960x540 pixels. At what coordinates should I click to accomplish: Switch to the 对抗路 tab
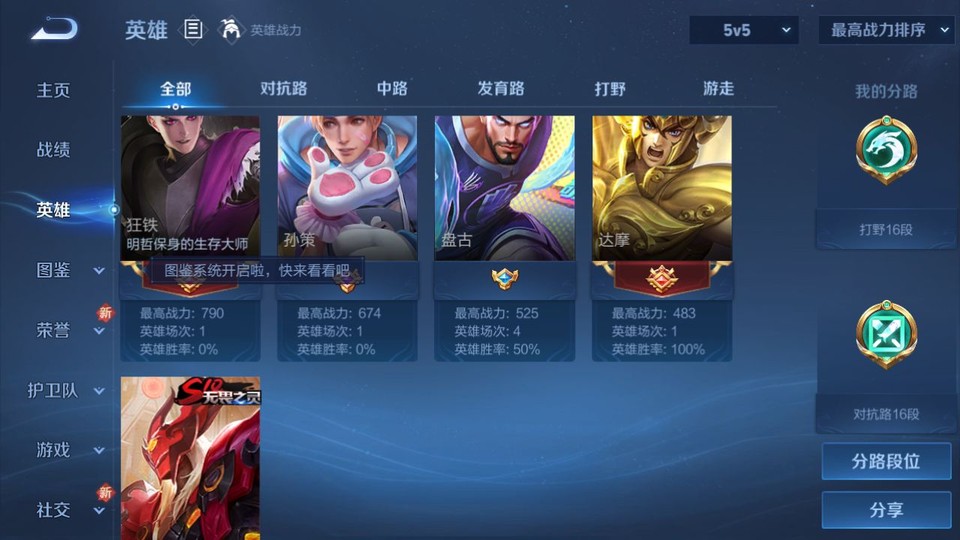tap(283, 89)
